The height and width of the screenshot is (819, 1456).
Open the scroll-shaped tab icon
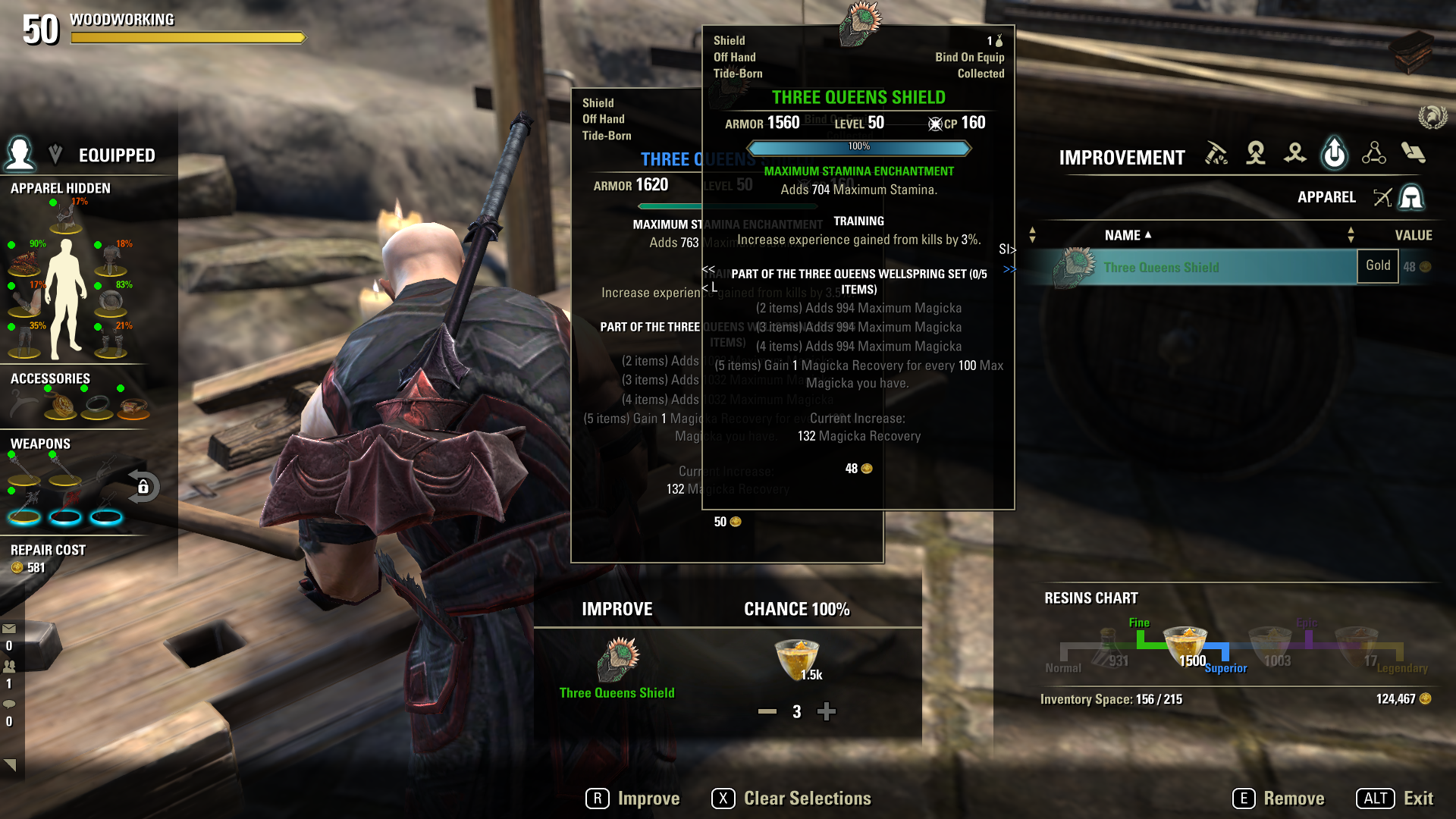point(1413,154)
